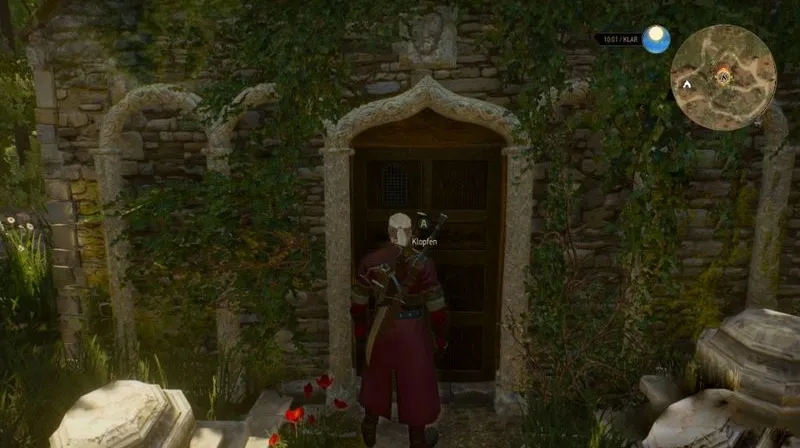Click the sun weather icon

(656, 39)
